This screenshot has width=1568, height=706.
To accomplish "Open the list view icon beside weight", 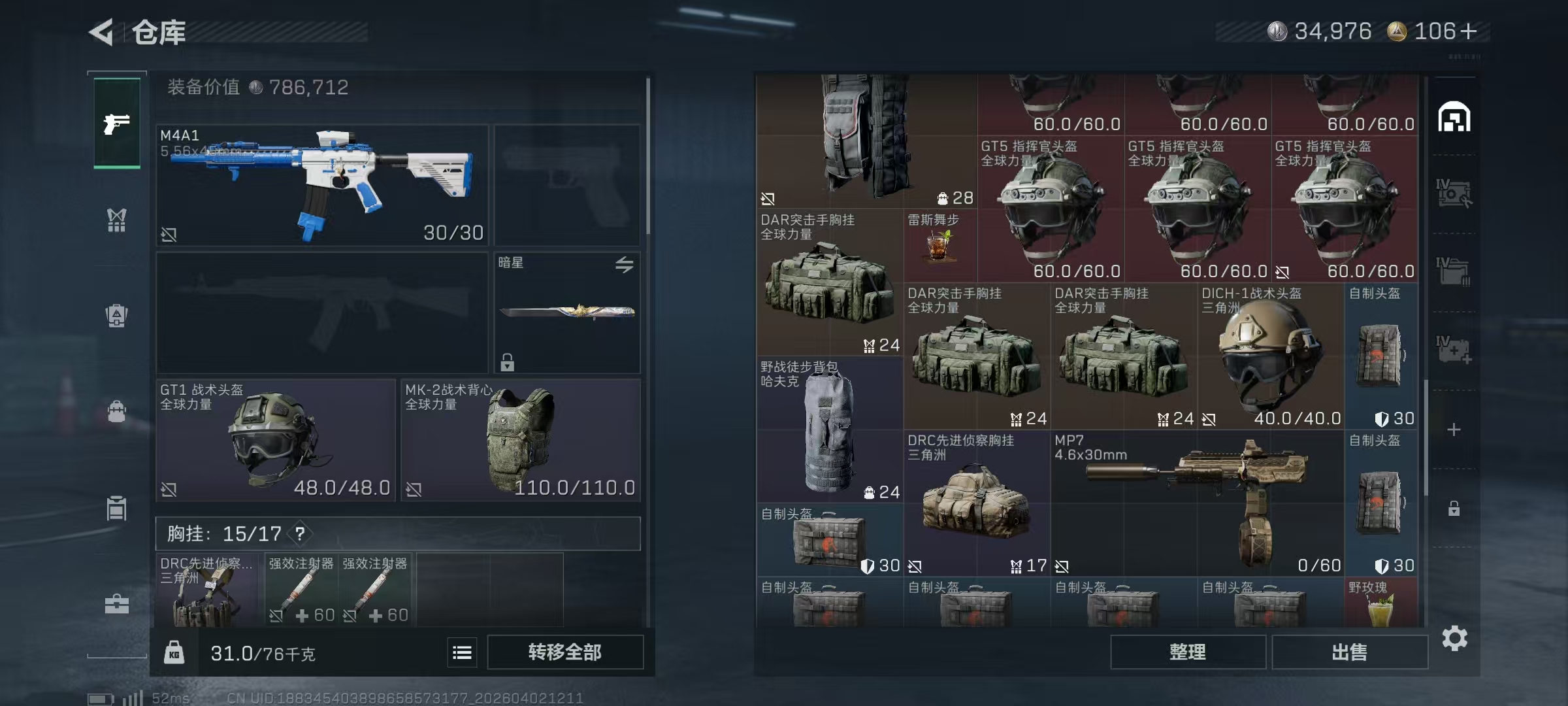I will coord(462,652).
